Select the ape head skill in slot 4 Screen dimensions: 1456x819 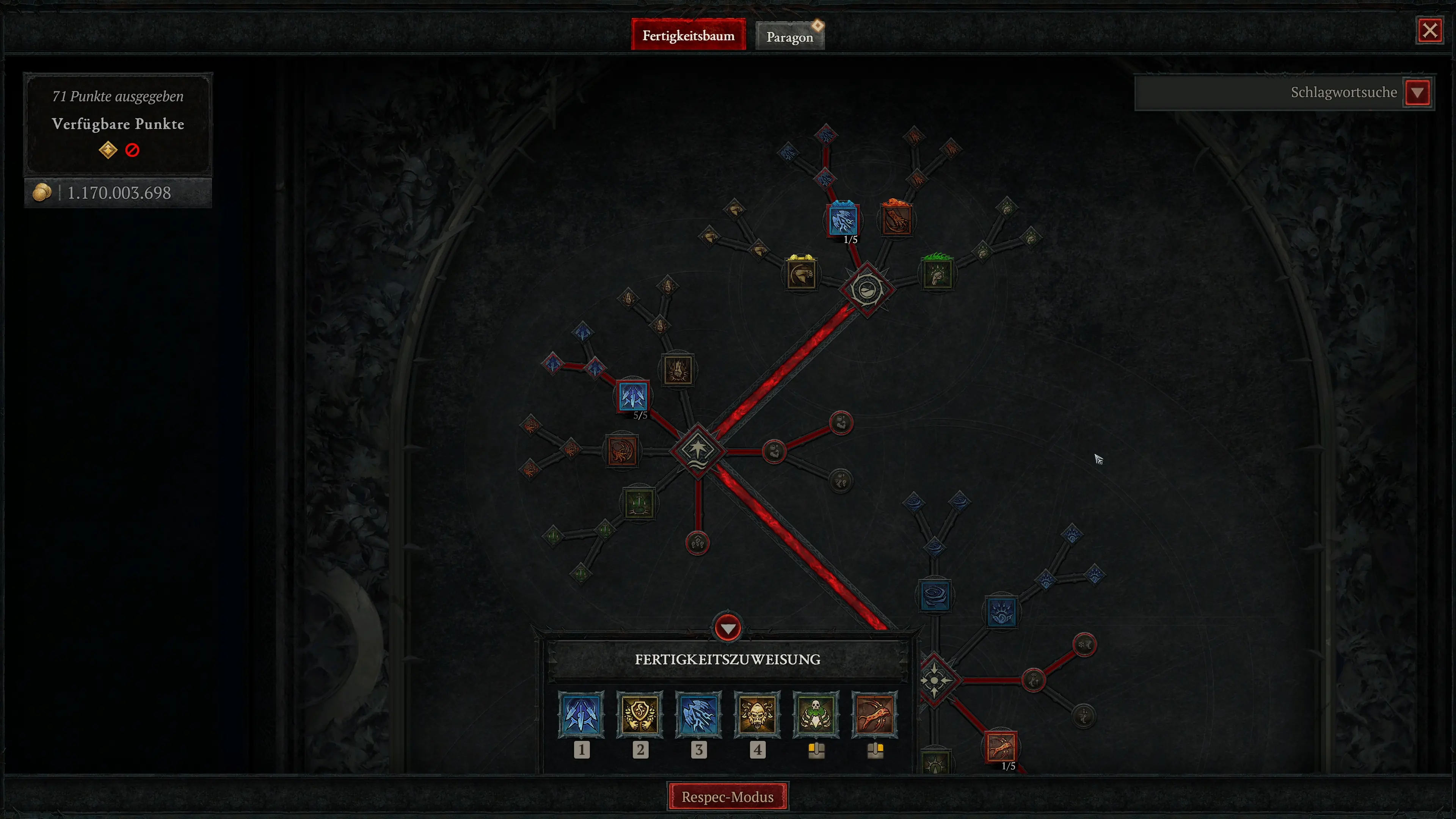coord(758,715)
